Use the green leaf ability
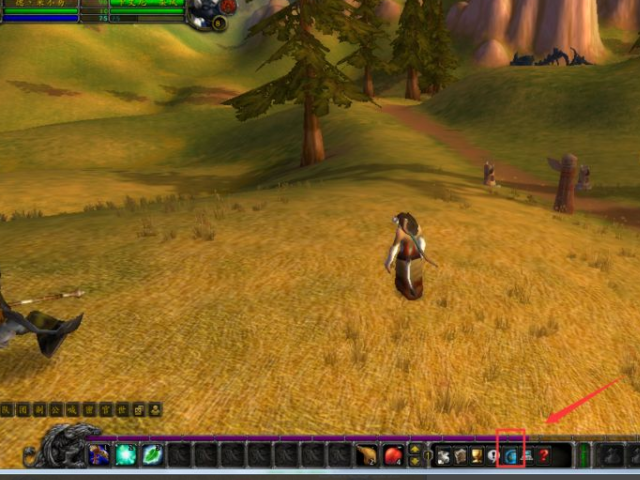Viewport: 640px width, 480px height. 152,455
